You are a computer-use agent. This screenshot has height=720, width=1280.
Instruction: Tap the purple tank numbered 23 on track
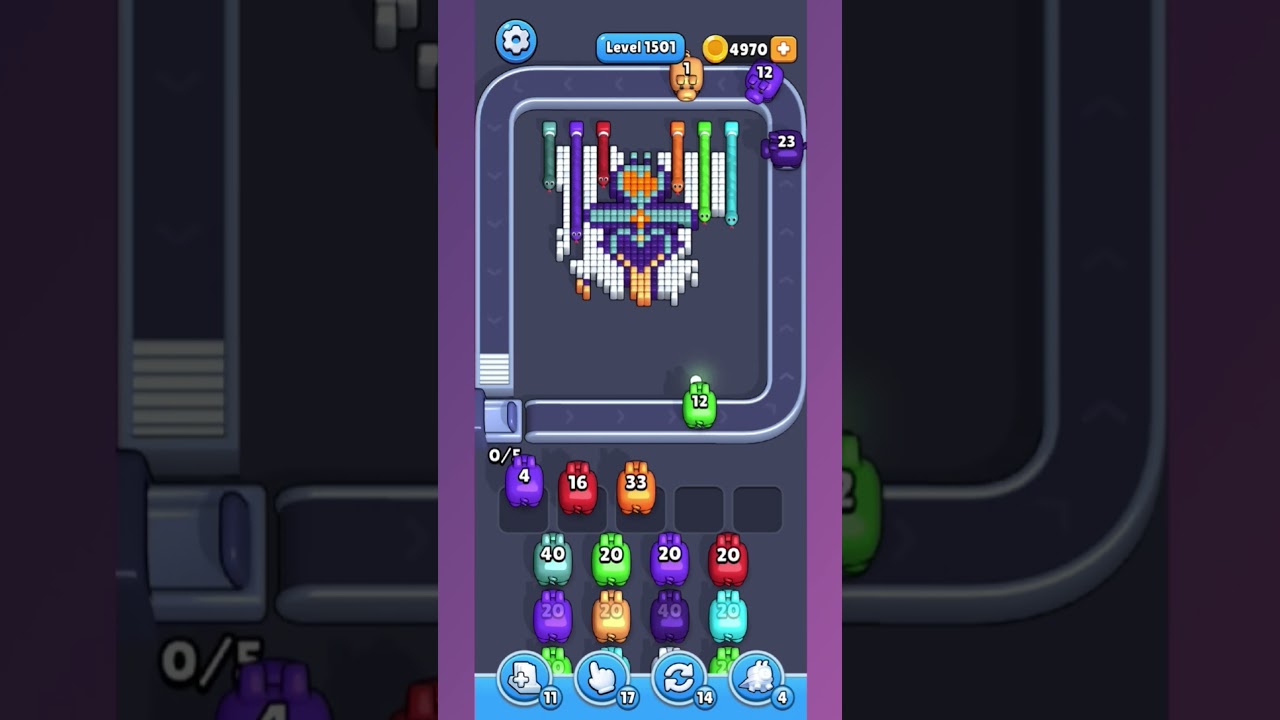[784, 148]
